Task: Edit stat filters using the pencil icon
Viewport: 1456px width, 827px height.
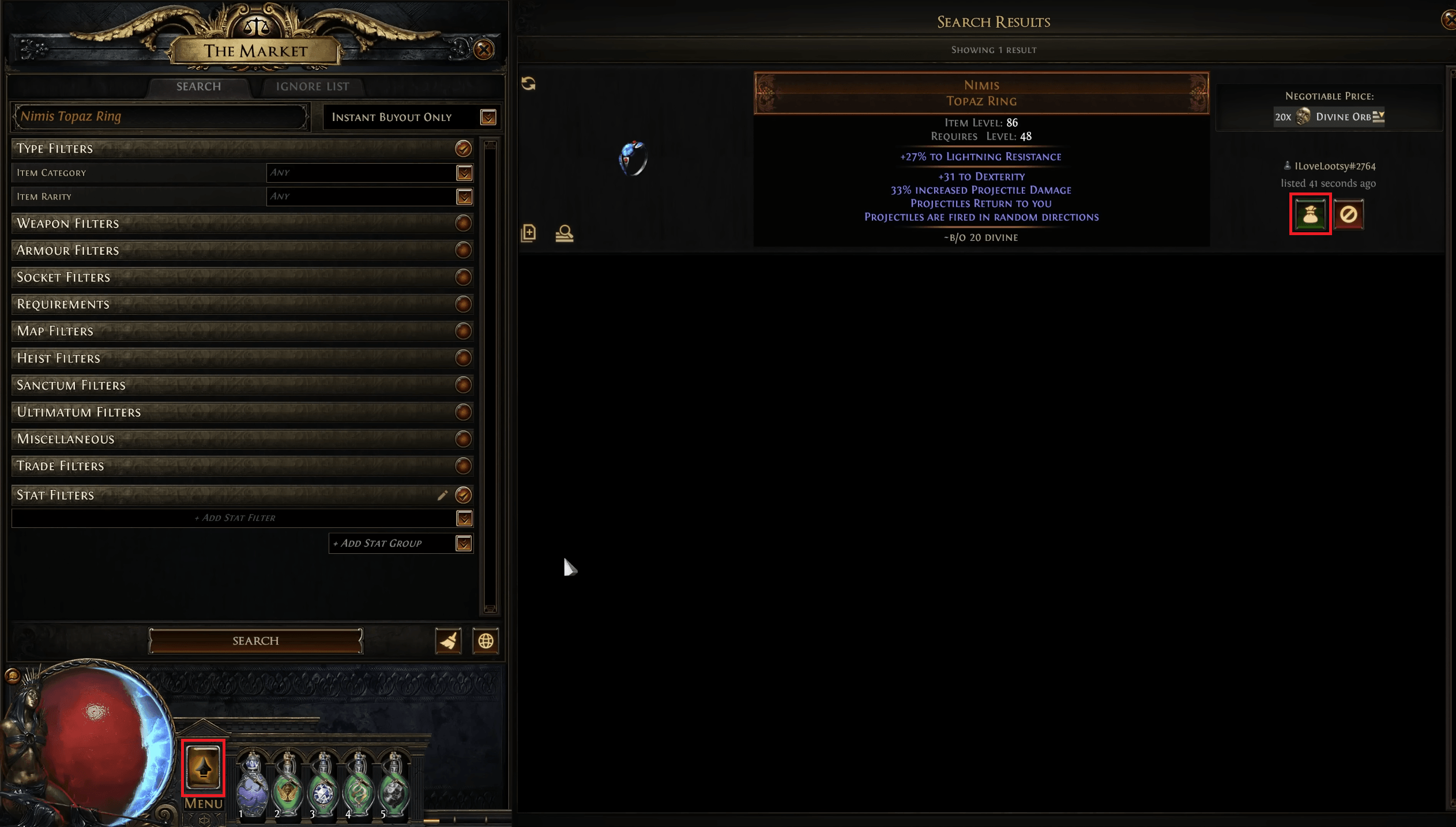Action: 443,494
